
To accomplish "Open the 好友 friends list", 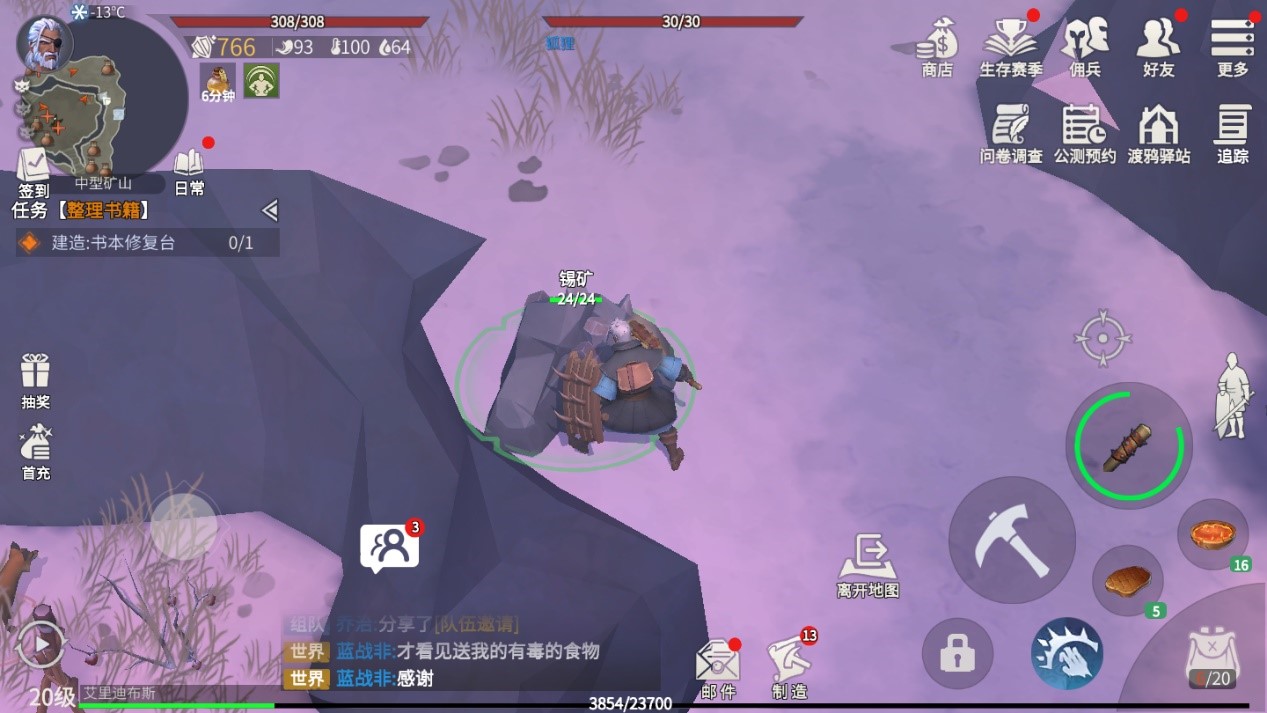I will click(x=1158, y=47).
